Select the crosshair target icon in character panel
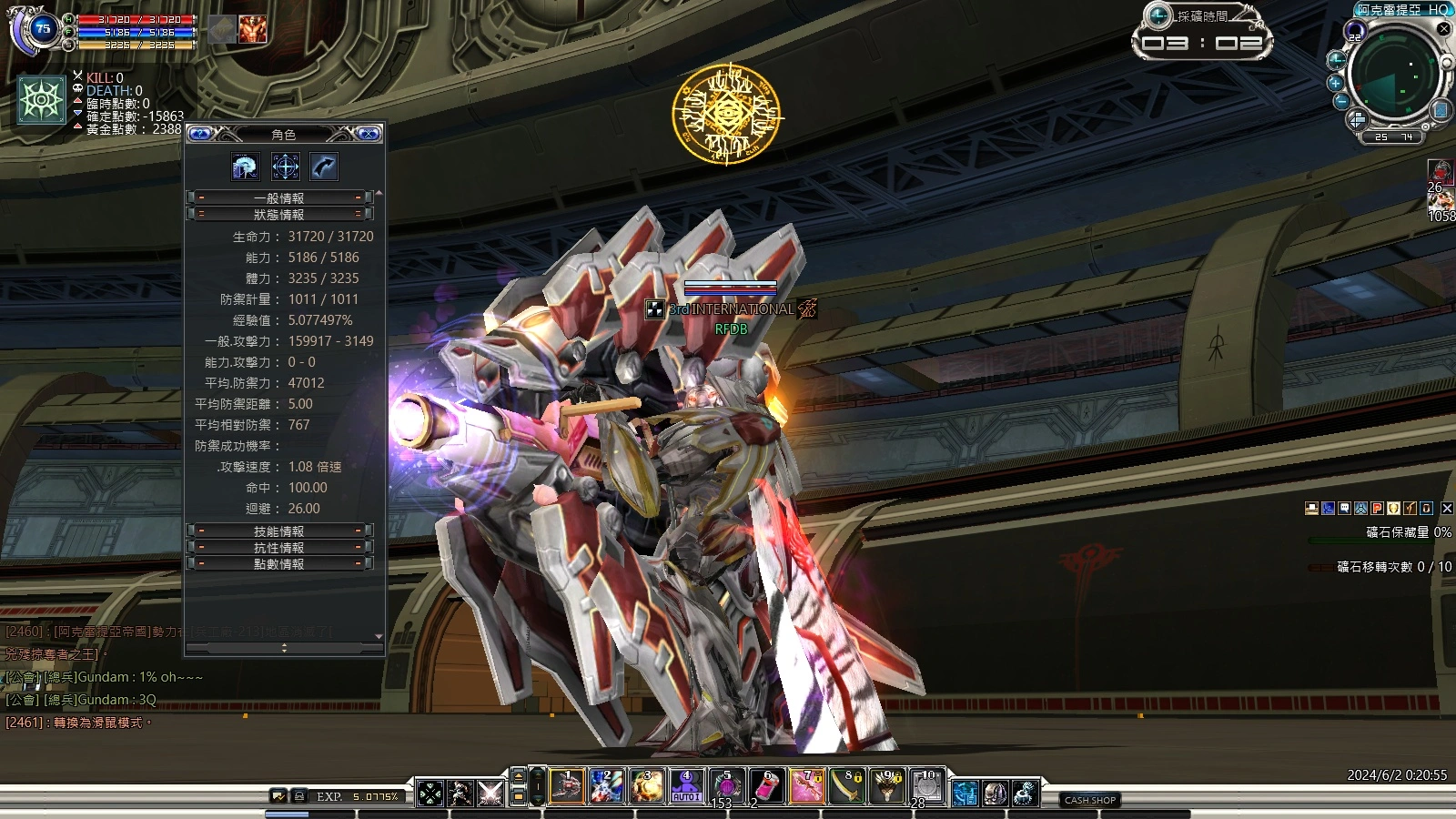This screenshot has height=819, width=1456. click(x=285, y=167)
